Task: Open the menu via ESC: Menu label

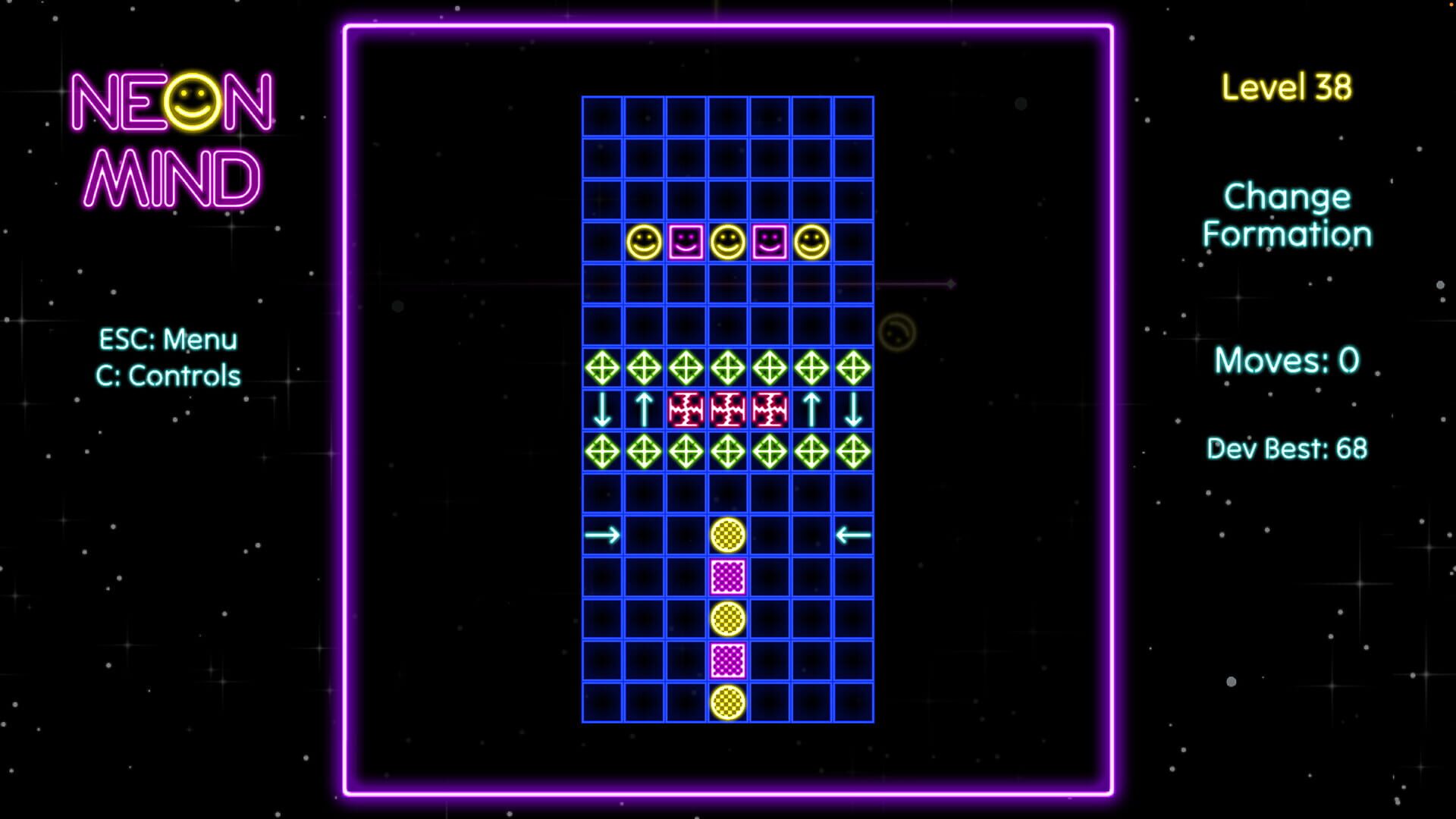Action: [168, 339]
